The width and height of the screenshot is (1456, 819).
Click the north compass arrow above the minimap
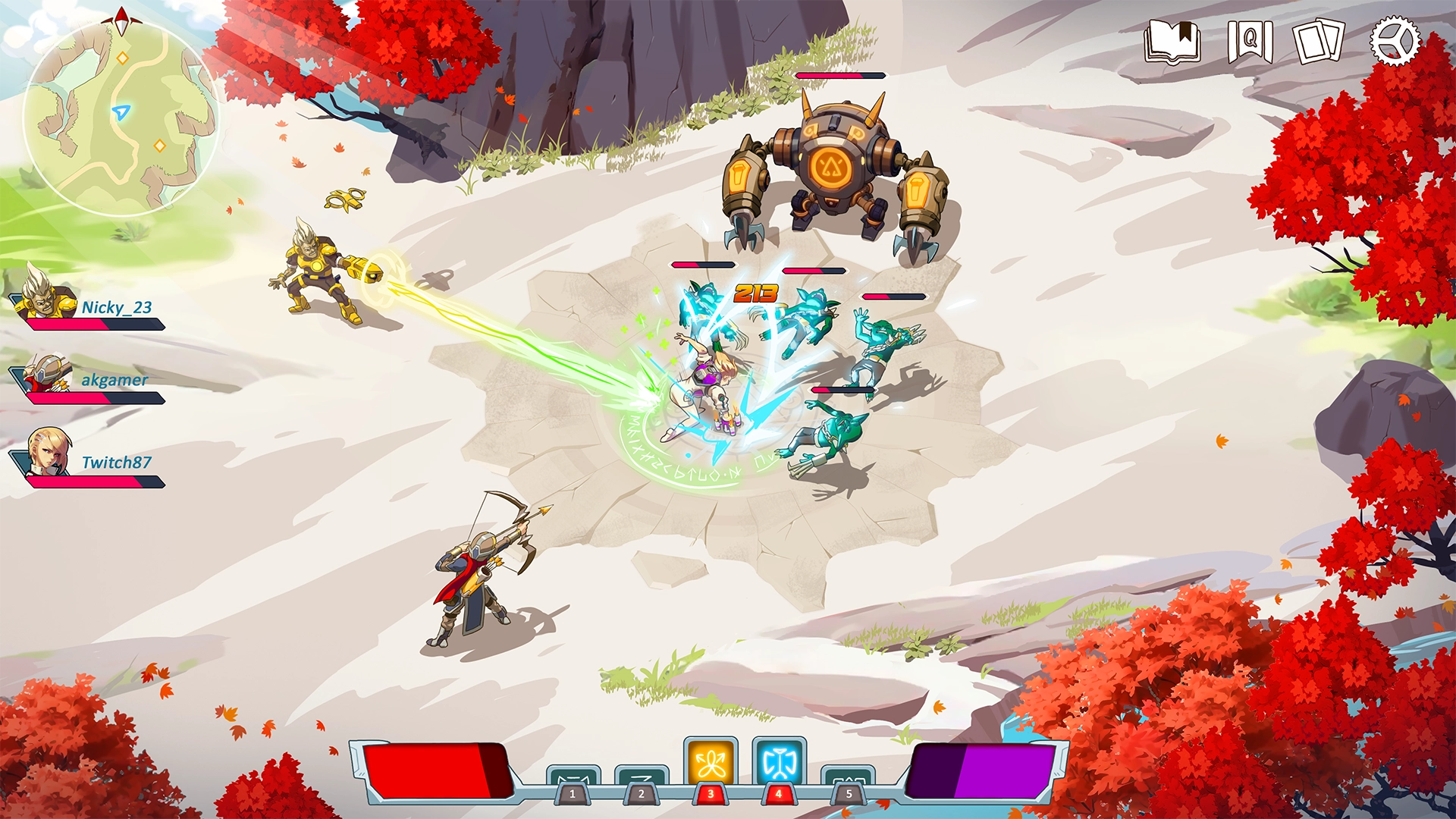122,20
